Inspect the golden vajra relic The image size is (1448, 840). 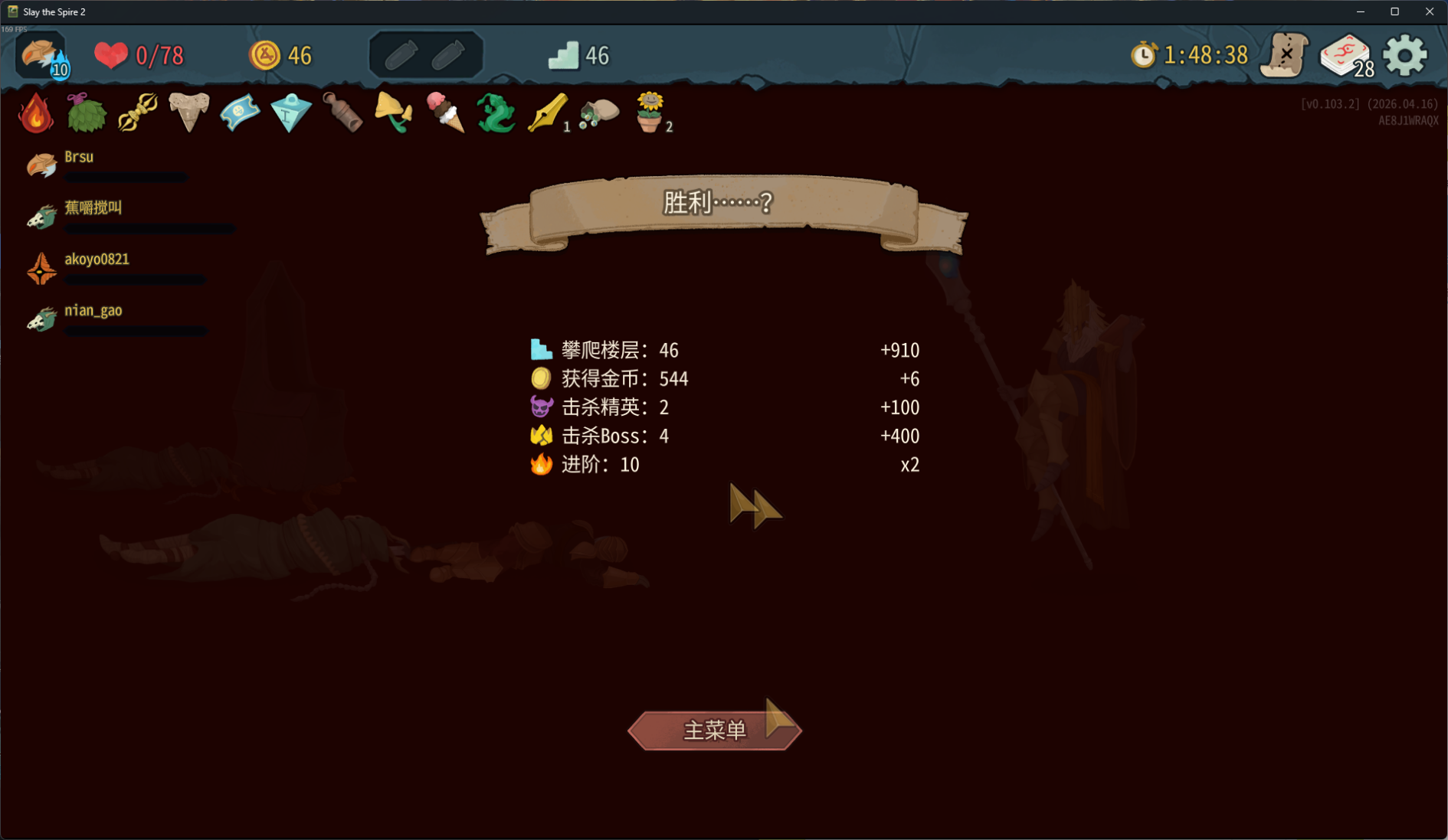pos(138,113)
